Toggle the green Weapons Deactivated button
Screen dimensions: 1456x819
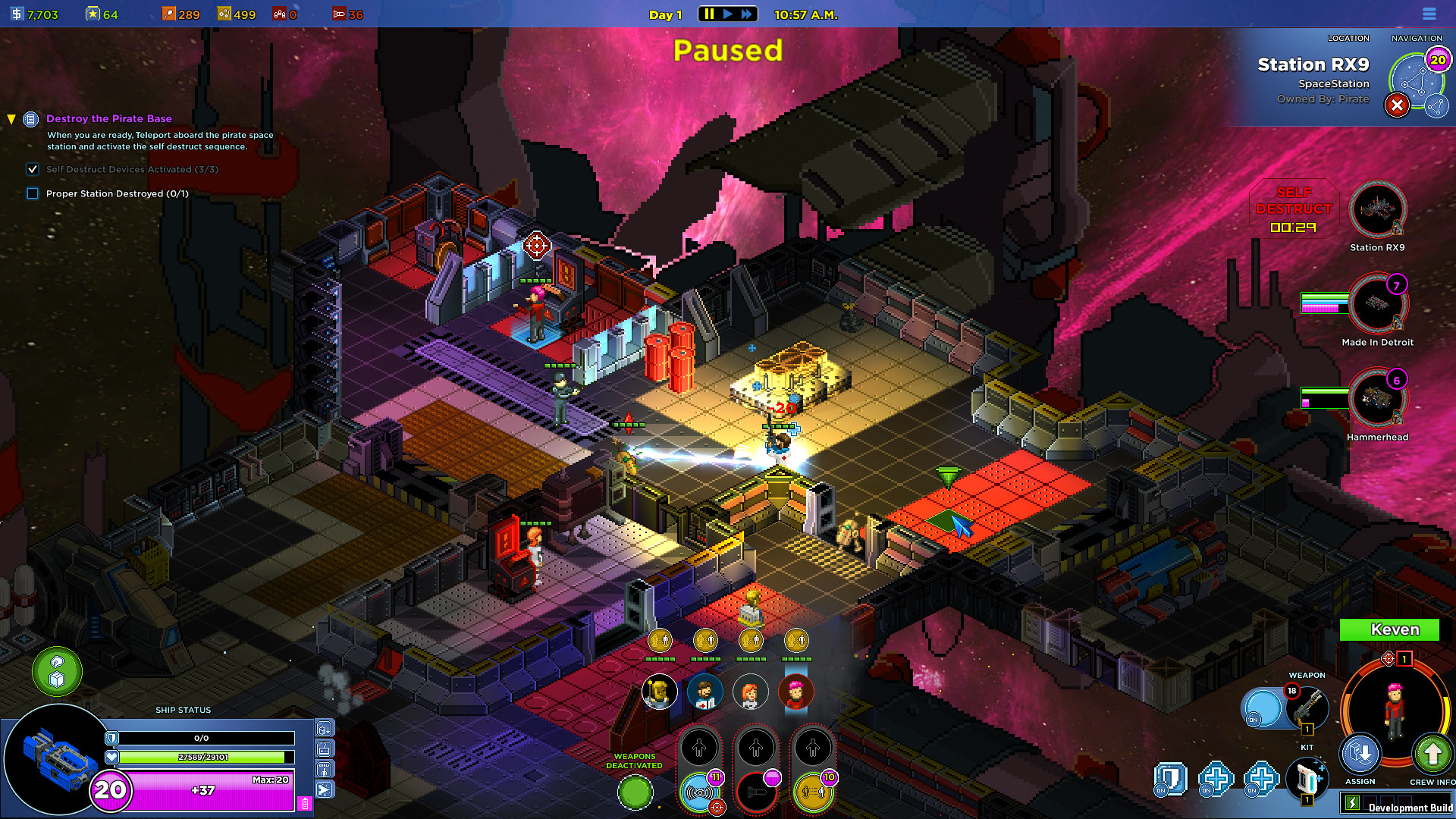pos(635,793)
